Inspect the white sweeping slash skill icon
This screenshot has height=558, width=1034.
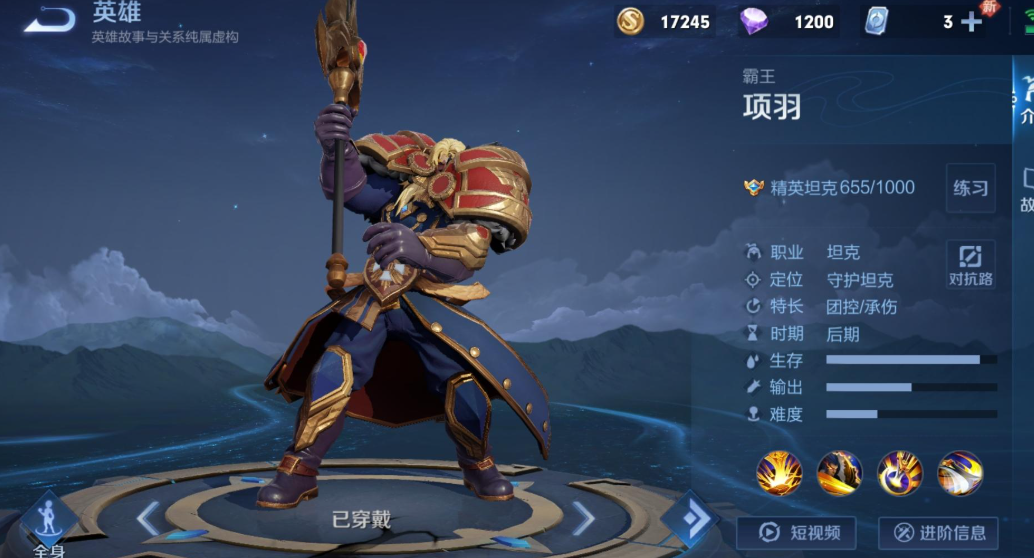point(960,473)
